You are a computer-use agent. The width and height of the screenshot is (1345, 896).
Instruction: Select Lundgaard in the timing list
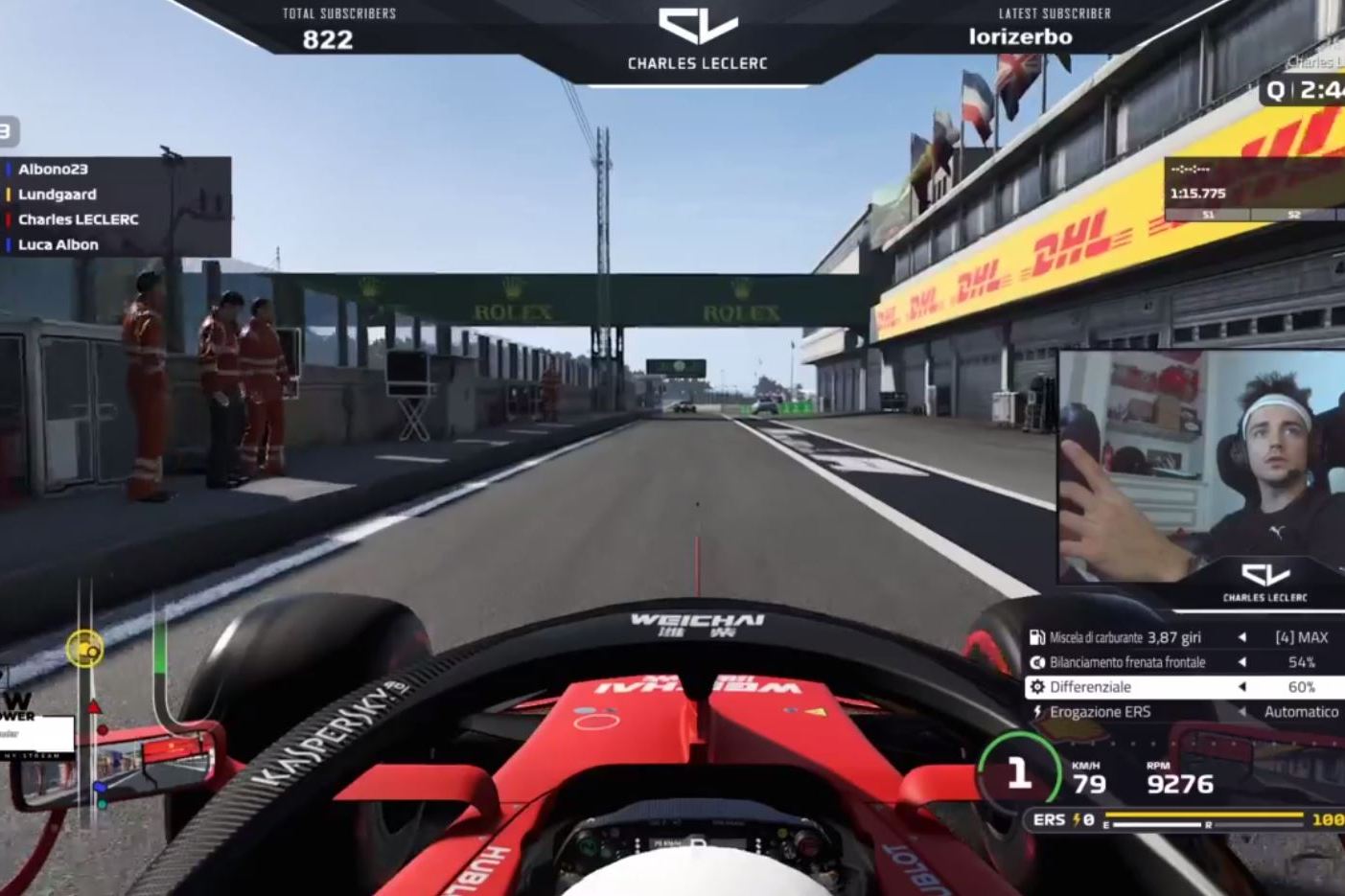[x=58, y=195]
